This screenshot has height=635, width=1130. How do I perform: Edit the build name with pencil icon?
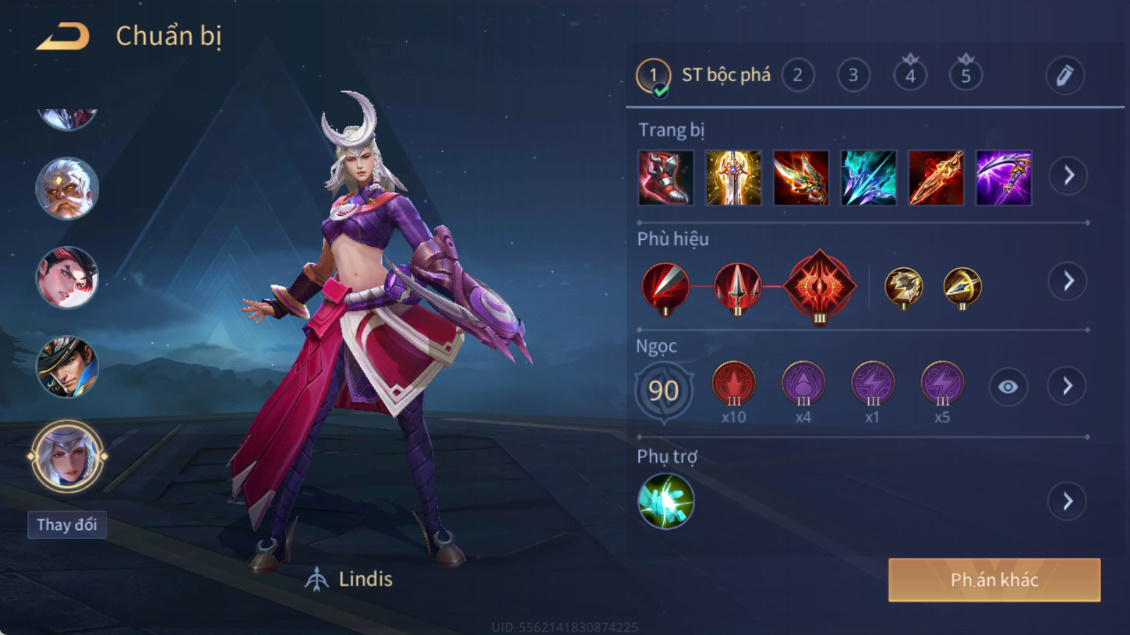(x=1064, y=75)
